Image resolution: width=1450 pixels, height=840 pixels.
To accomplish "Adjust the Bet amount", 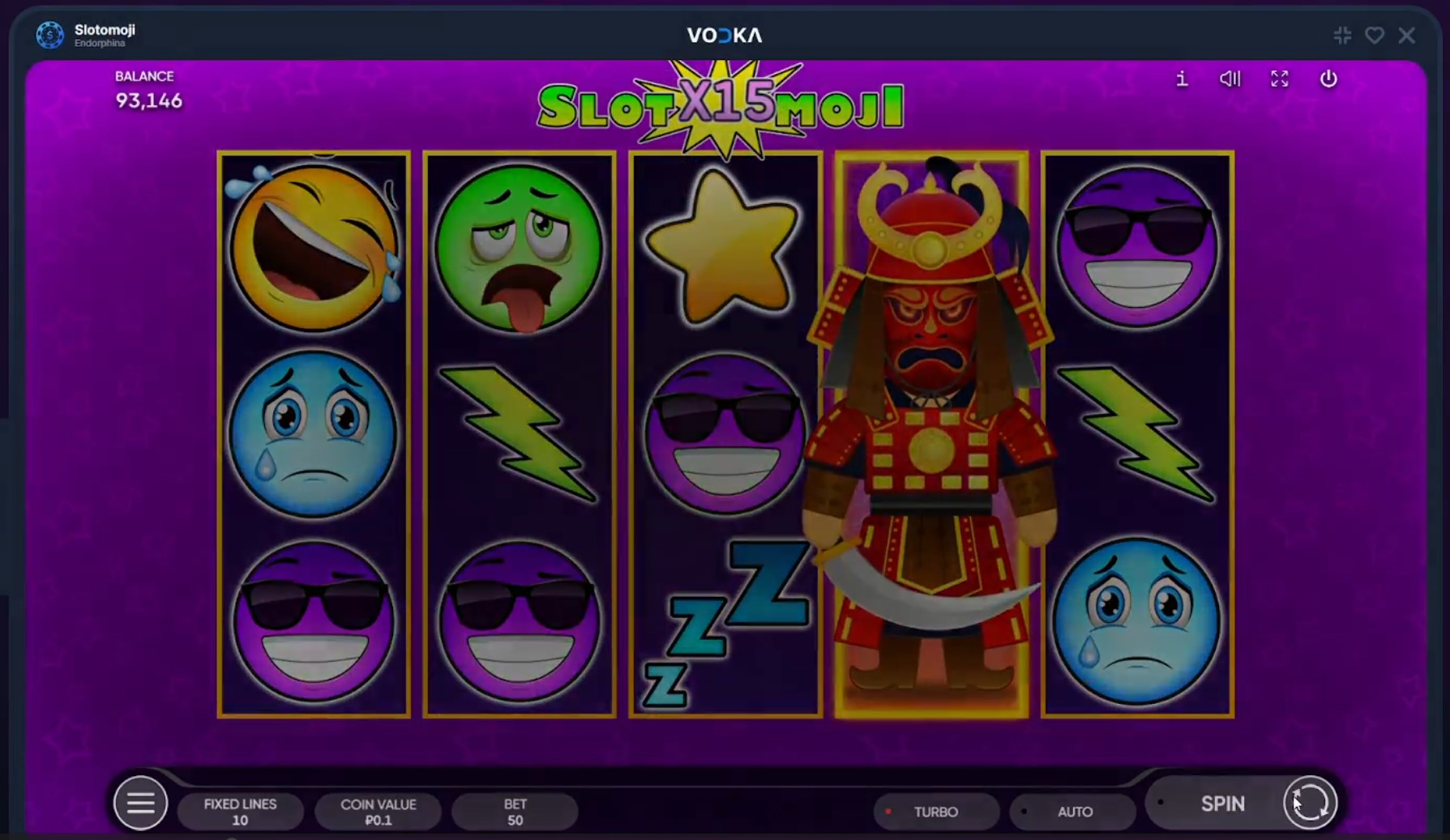I will [x=515, y=812].
